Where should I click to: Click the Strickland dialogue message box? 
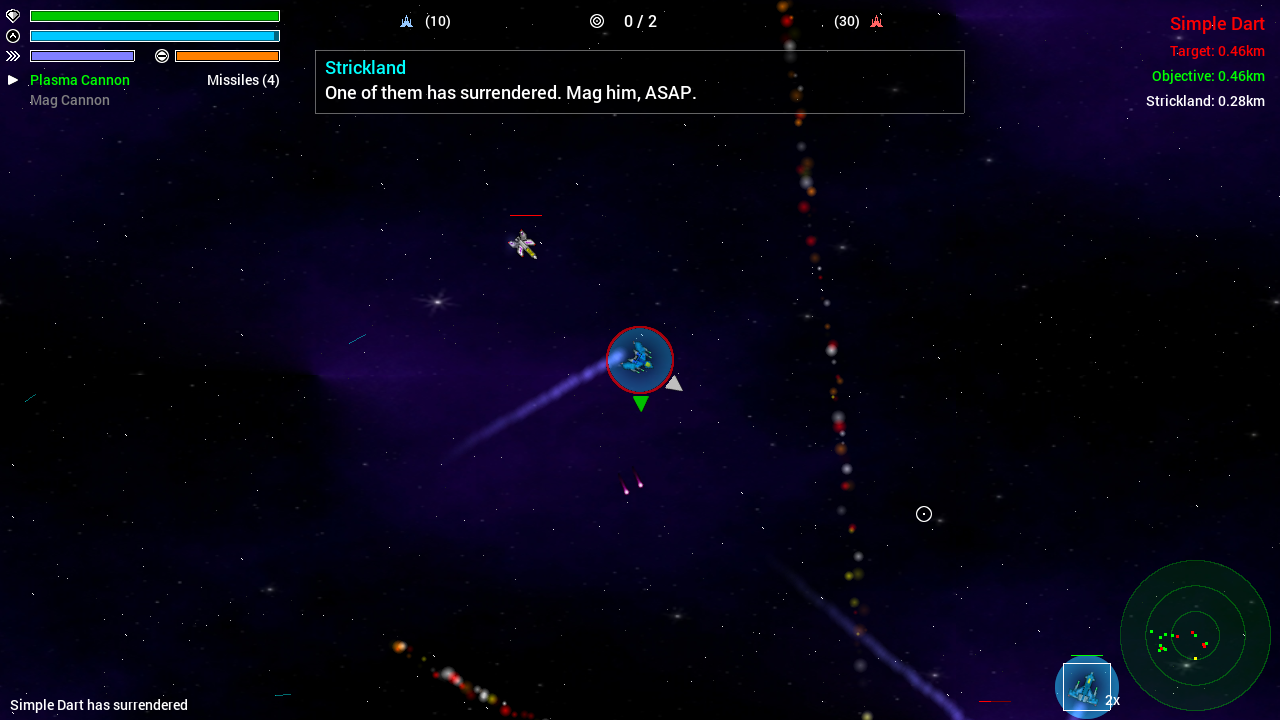coord(640,82)
